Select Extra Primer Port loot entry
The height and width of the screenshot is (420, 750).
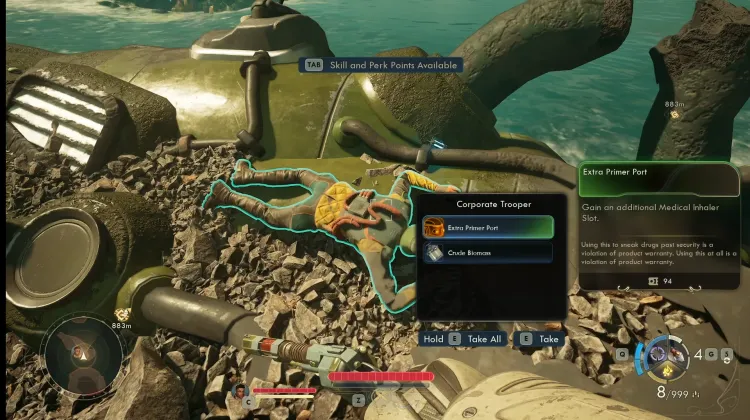pyautogui.click(x=487, y=227)
